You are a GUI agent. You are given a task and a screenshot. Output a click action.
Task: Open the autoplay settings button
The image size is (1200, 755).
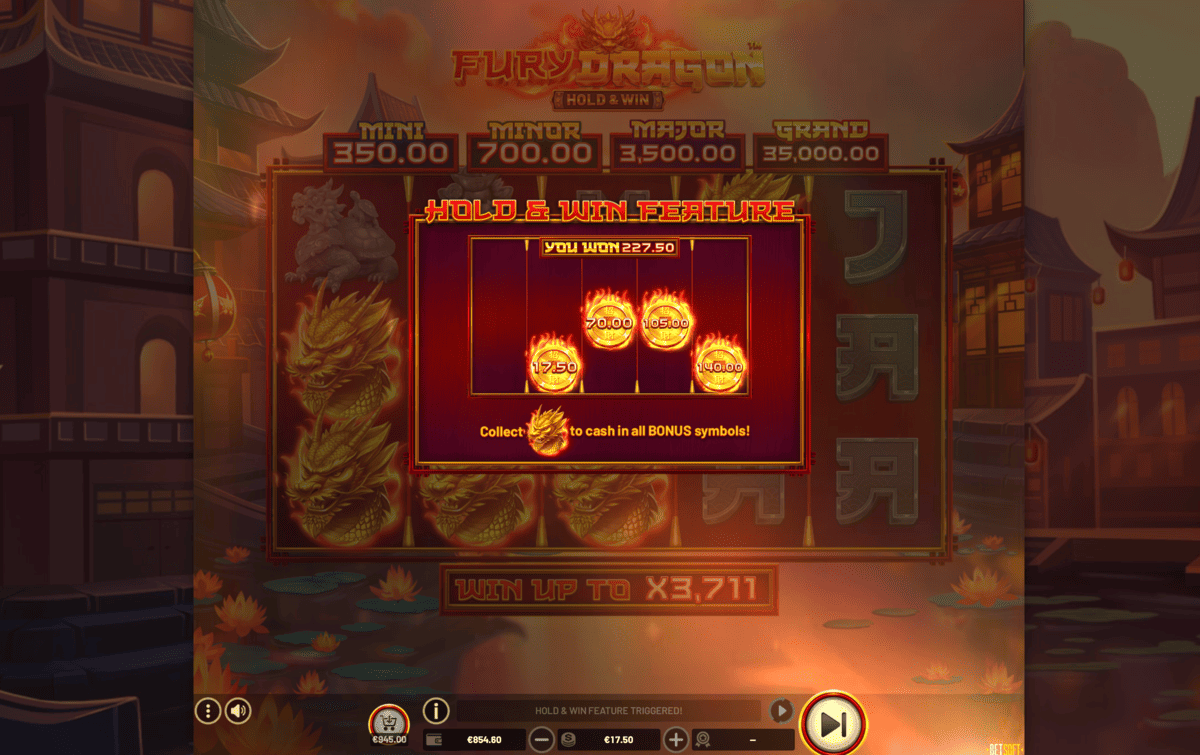[x=781, y=711]
